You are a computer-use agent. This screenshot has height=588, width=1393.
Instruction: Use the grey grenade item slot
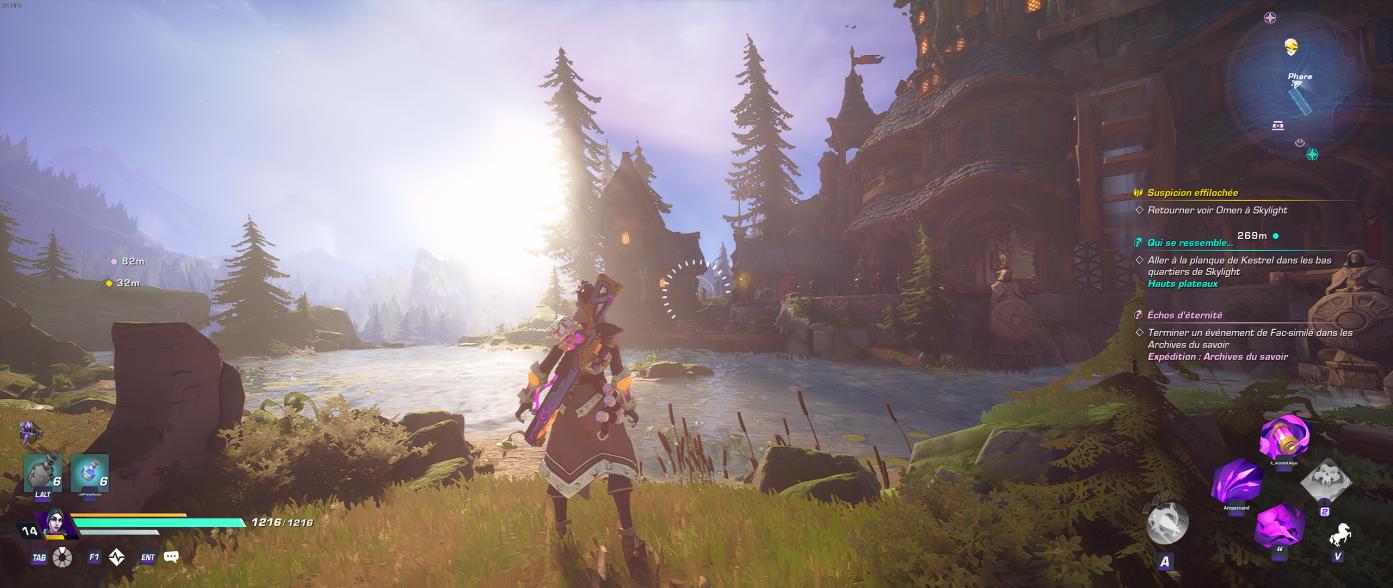tap(43, 473)
